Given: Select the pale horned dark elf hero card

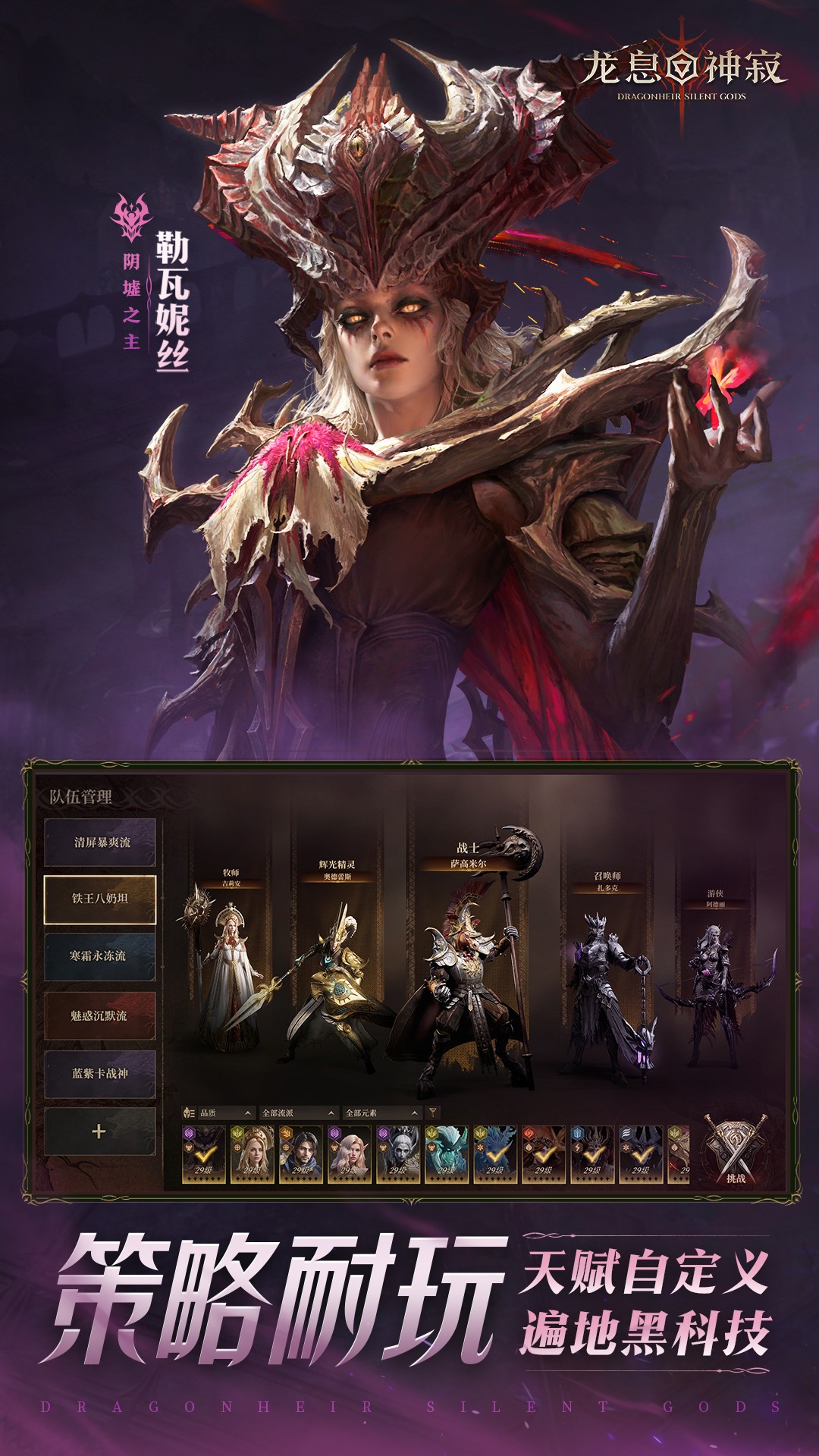Looking at the screenshot, I should 398,1154.
